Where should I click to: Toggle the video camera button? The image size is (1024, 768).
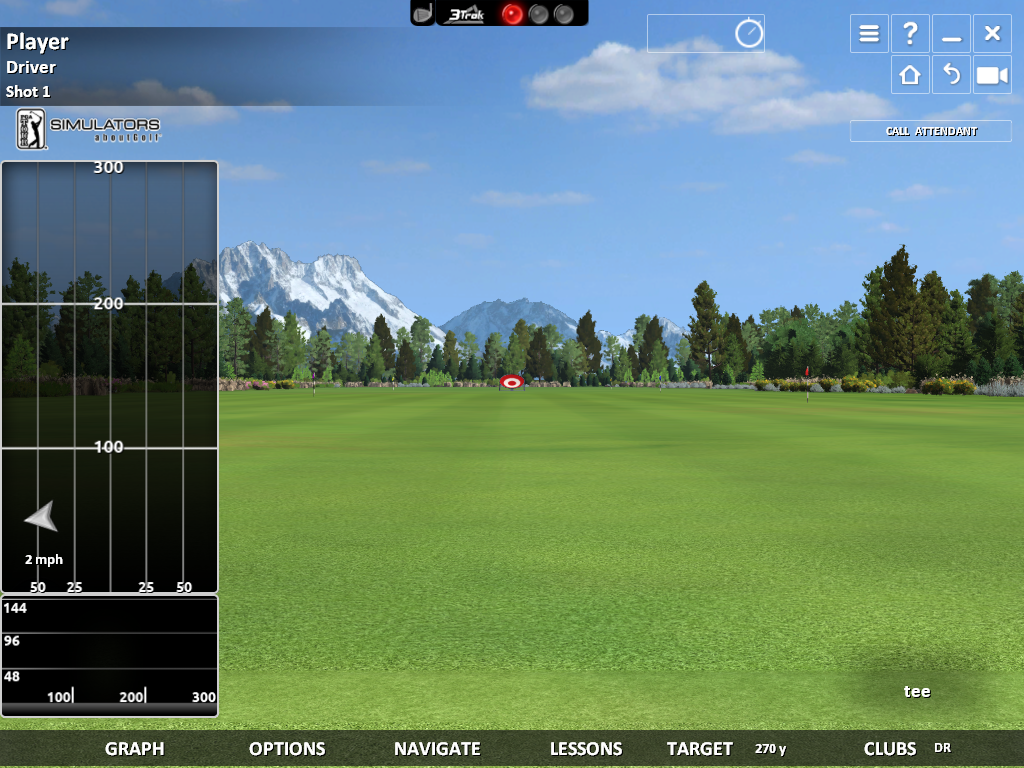coord(992,75)
